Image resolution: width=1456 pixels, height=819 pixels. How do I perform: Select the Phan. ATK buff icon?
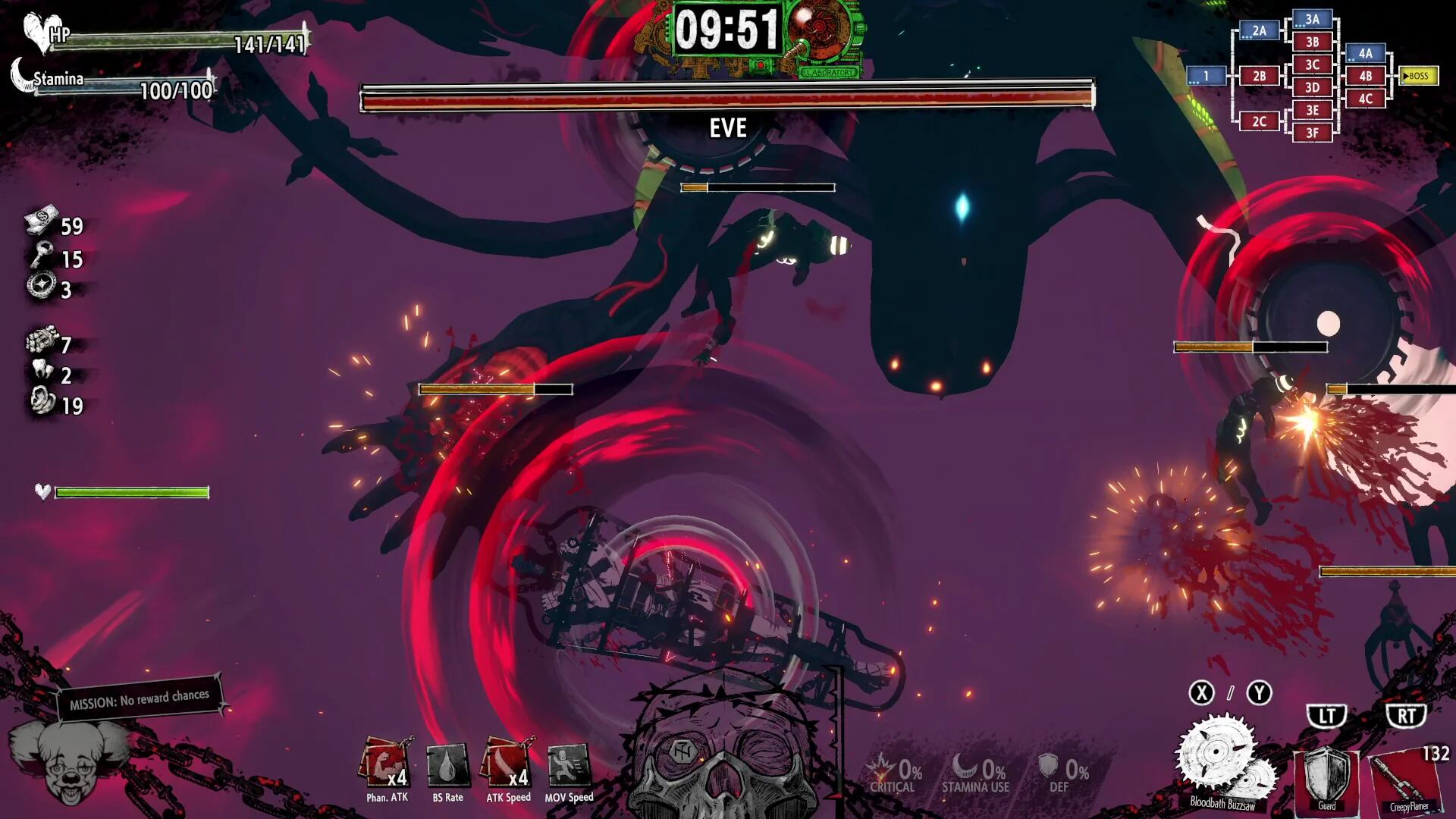387,764
